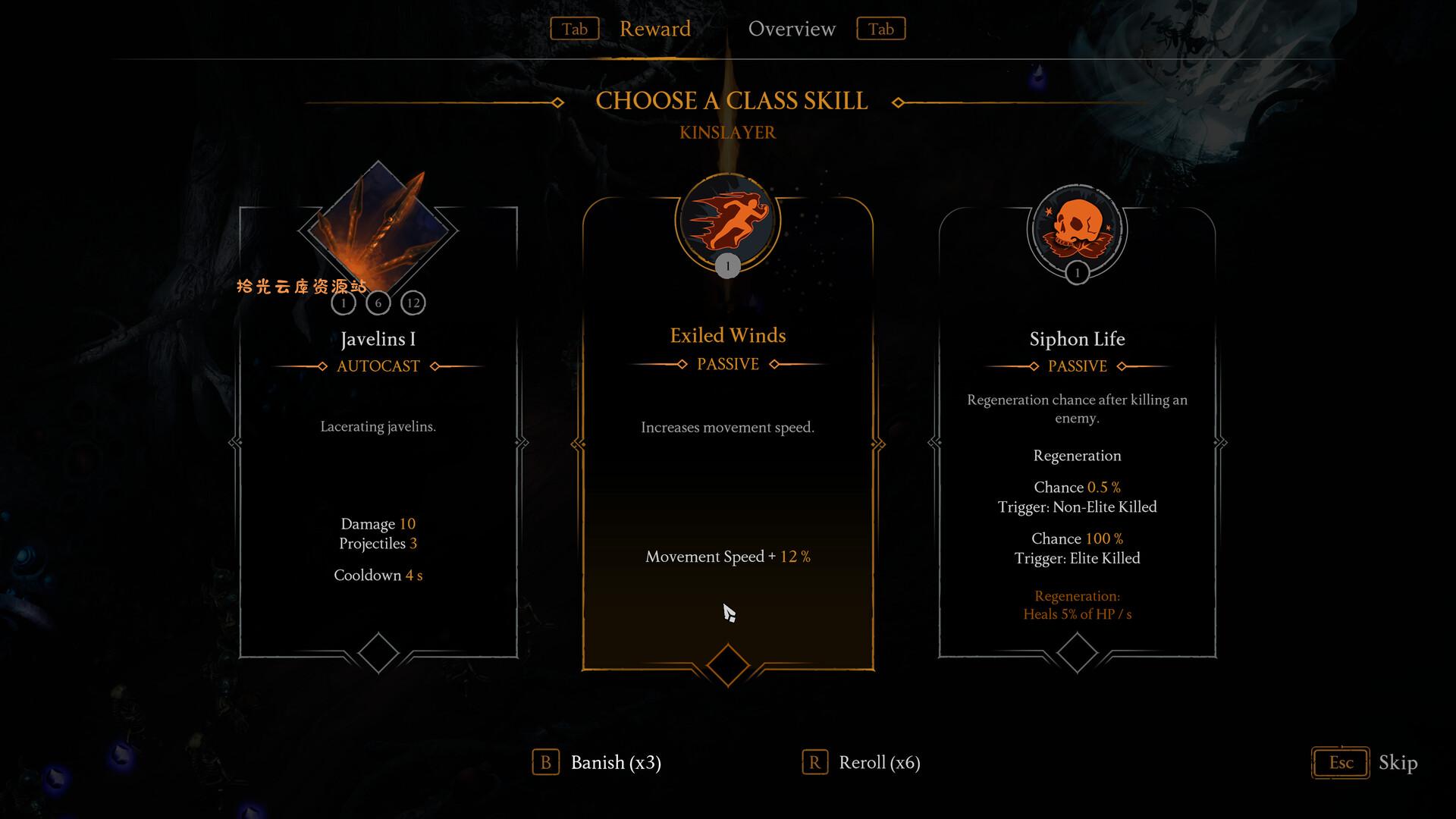Select the Siphon Life skull icon
This screenshot has width=1456, height=819.
point(1076,227)
